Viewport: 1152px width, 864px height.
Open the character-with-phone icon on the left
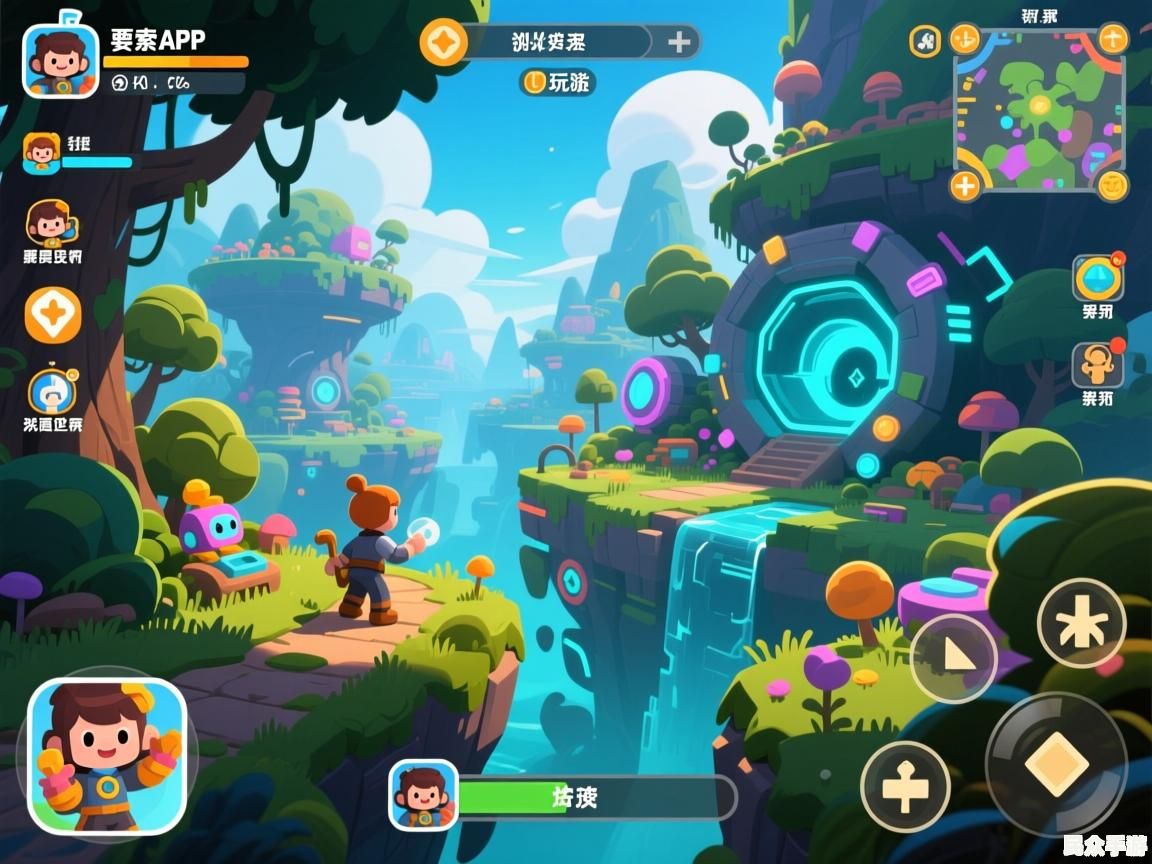pos(51,224)
